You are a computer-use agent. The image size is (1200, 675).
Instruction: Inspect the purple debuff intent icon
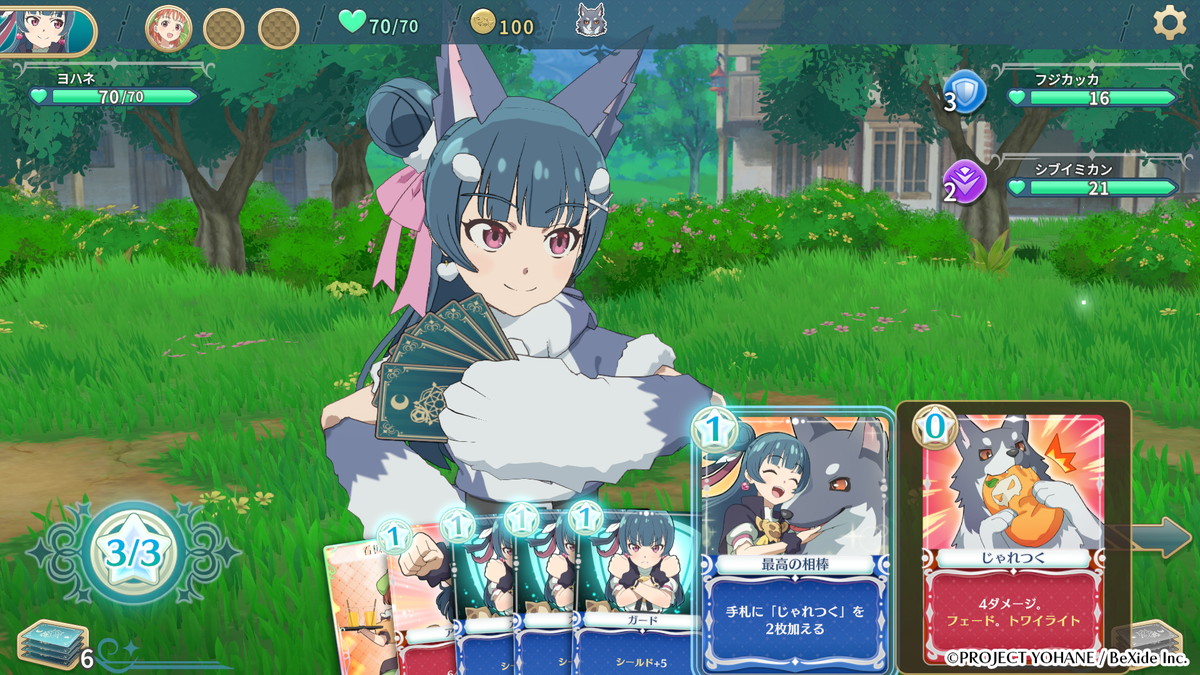966,181
